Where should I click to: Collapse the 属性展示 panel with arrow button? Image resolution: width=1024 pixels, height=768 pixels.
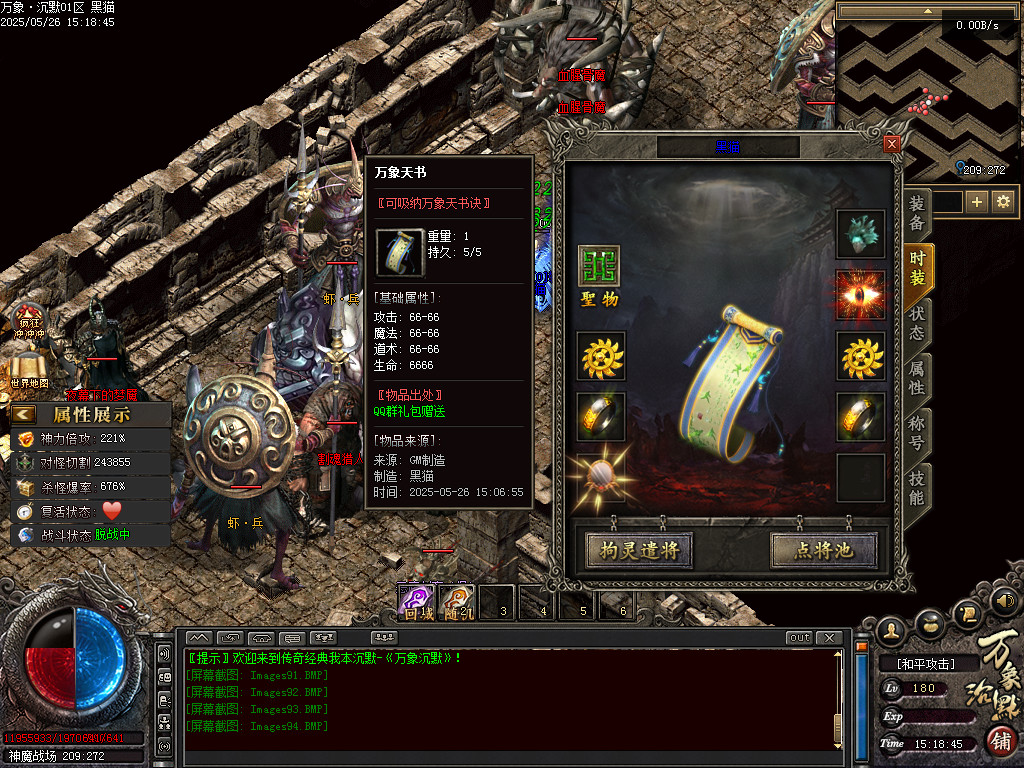23,414
